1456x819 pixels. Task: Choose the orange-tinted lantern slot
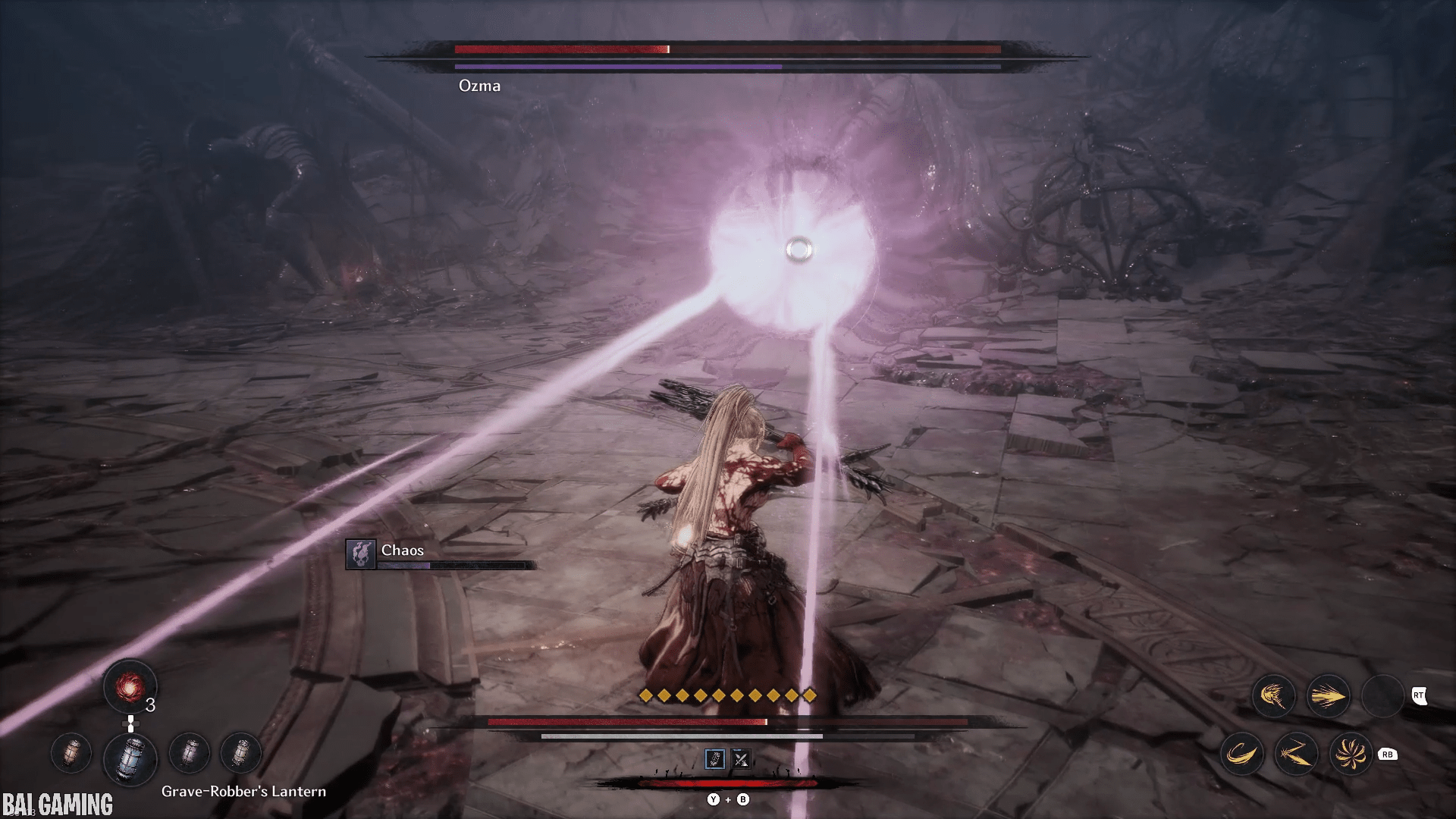(71, 753)
